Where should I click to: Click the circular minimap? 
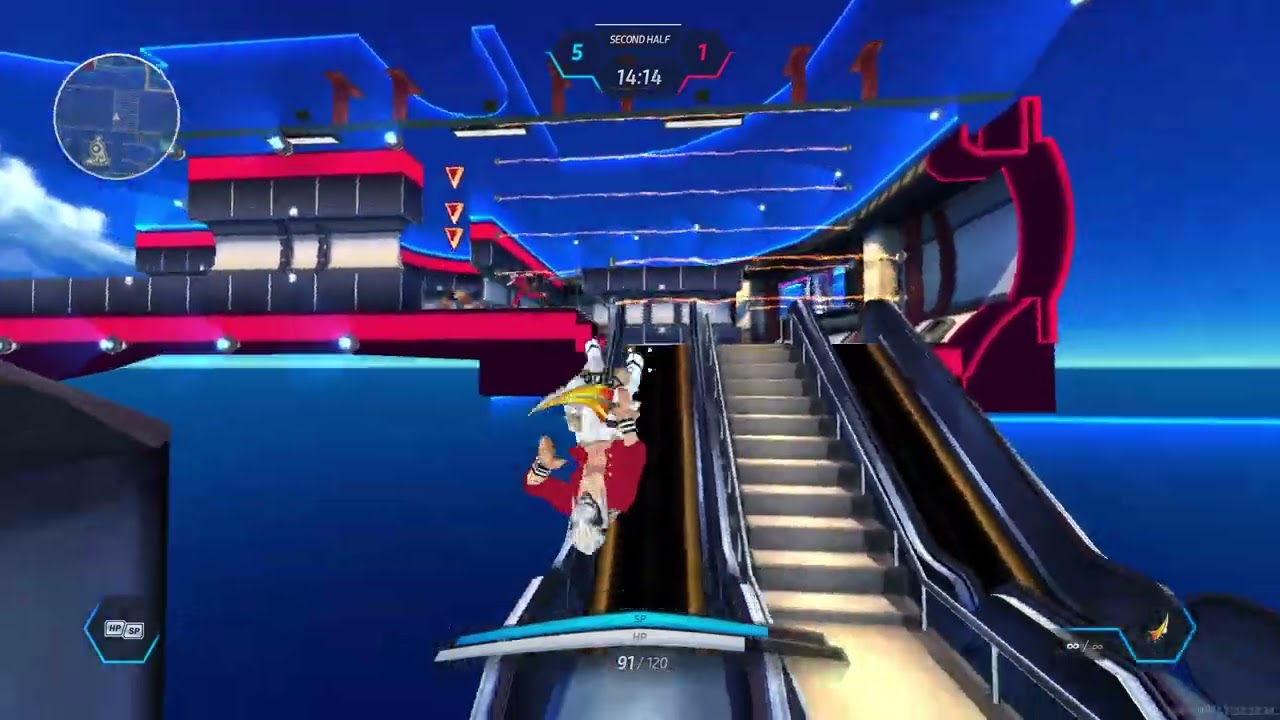pos(117,116)
